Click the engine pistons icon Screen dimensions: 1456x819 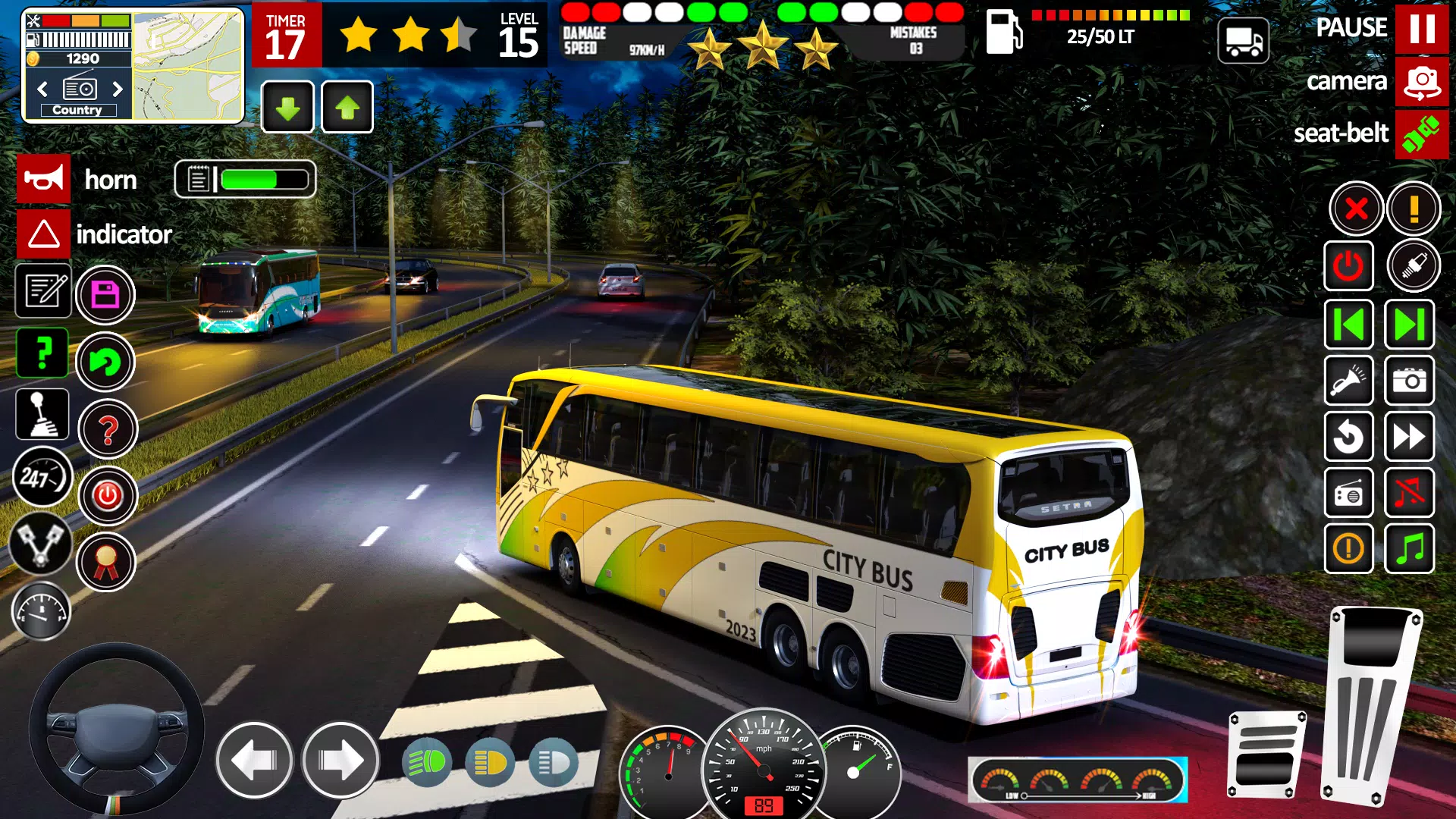coord(42,548)
